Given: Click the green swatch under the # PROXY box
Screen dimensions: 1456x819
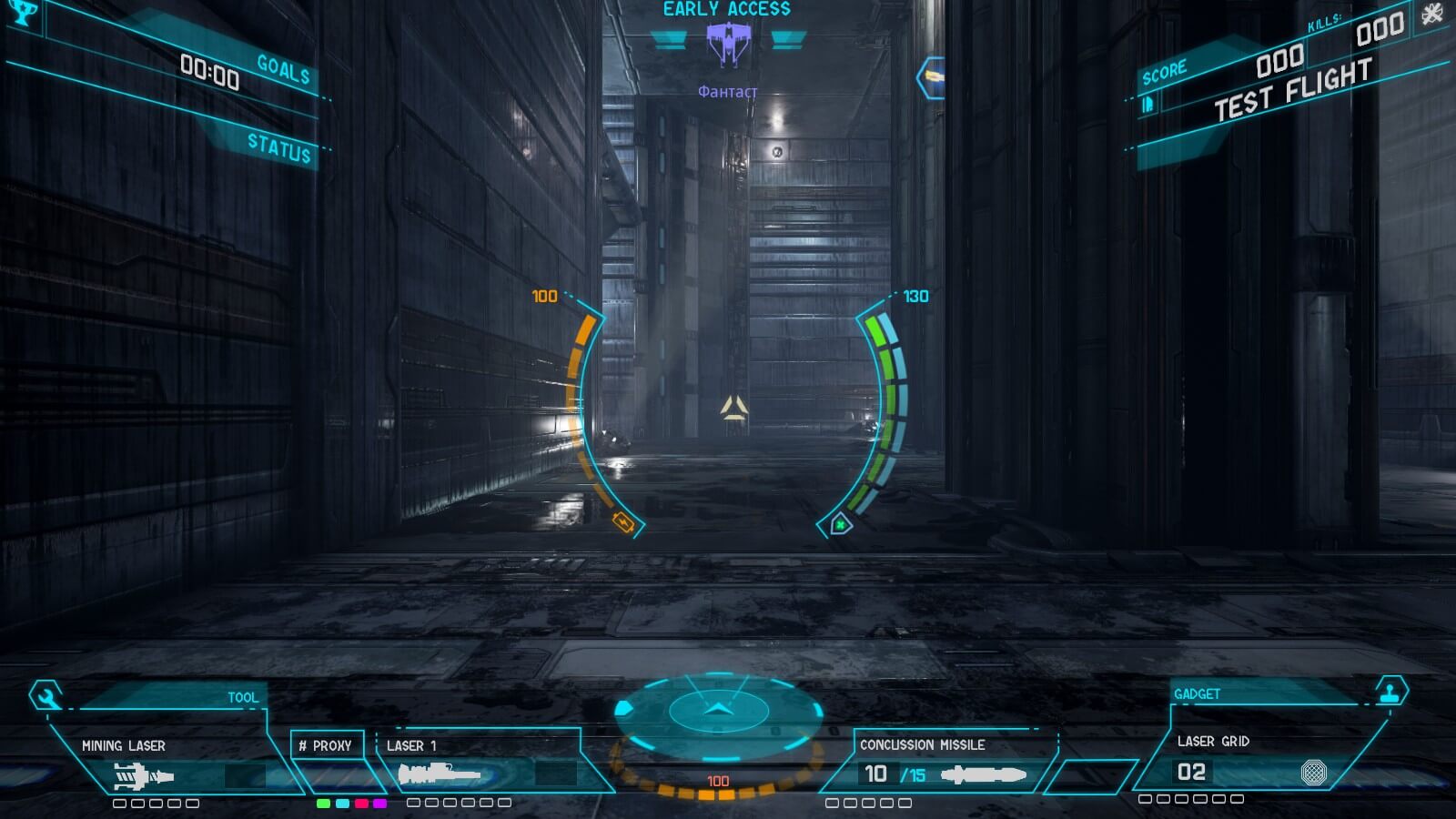Looking at the screenshot, I should (x=323, y=804).
